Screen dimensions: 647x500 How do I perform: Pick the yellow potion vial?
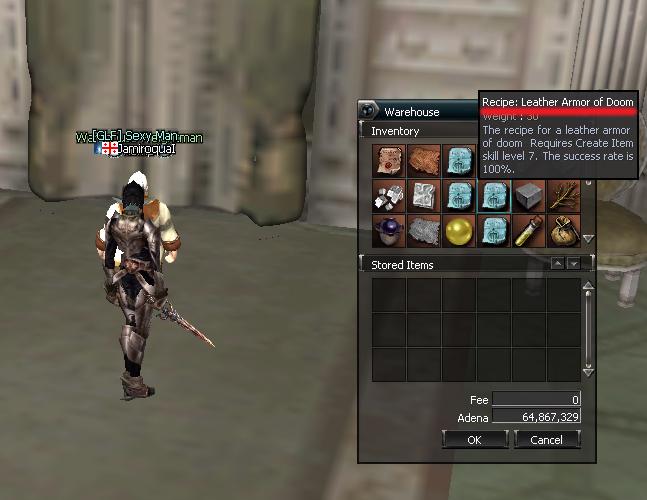(x=529, y=231)
